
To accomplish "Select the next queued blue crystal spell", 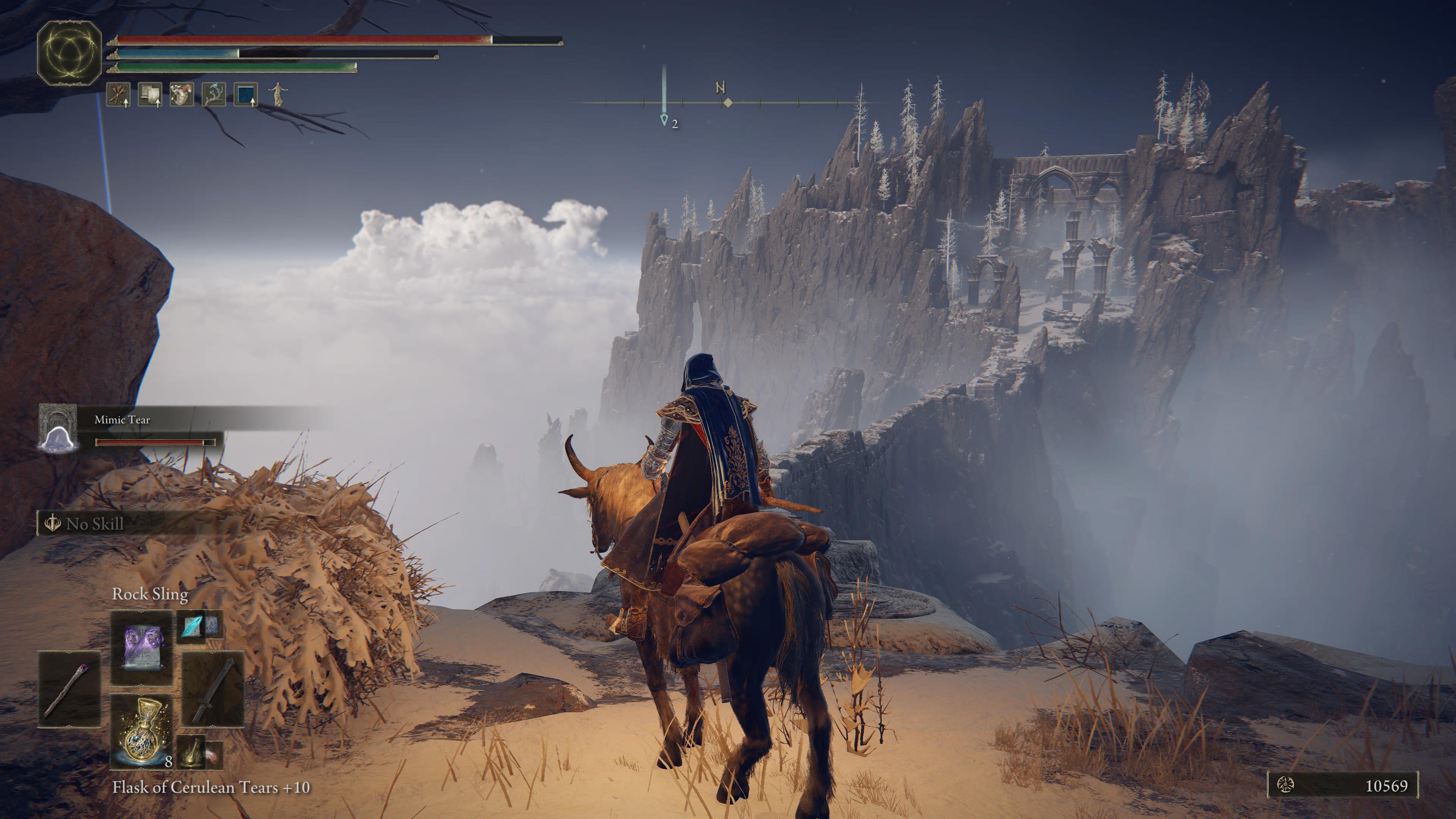I will click(192, 626).
